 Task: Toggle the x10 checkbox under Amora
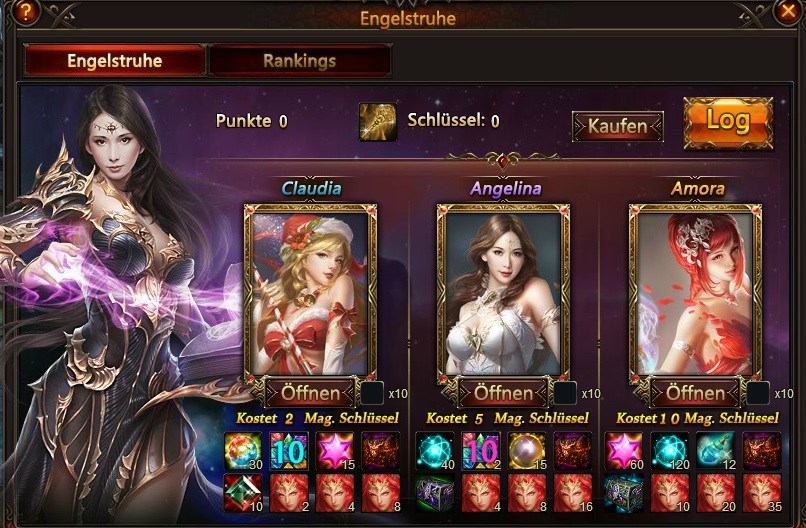point(757,393)
